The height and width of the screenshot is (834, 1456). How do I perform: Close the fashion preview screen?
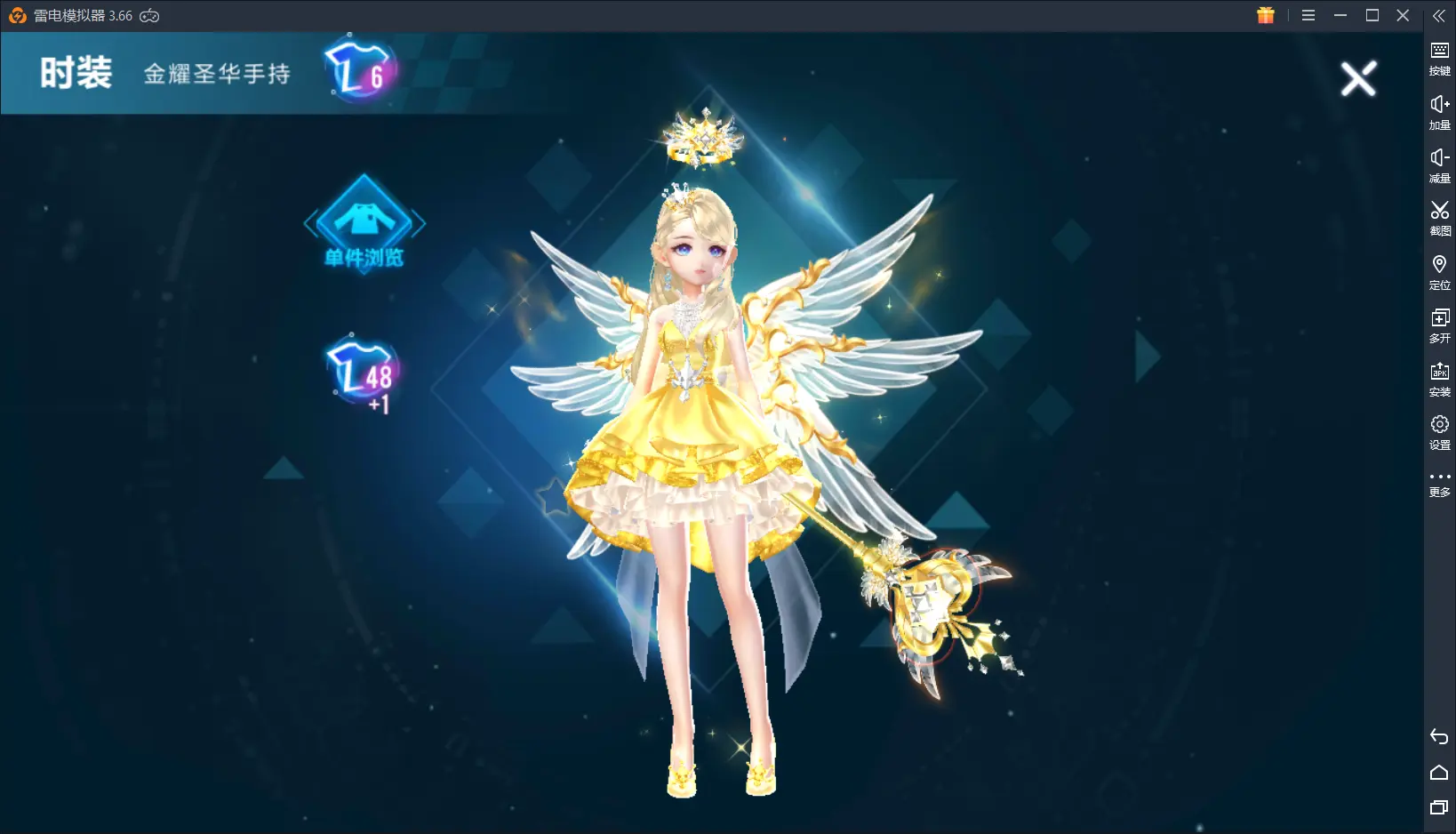(x=1358, y=79)
